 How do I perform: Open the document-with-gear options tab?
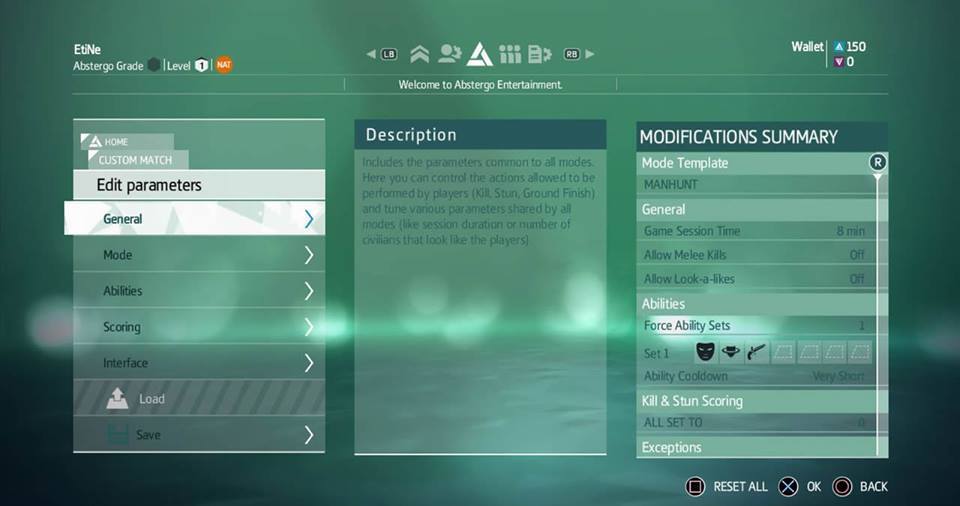click(x=540, y=54)
